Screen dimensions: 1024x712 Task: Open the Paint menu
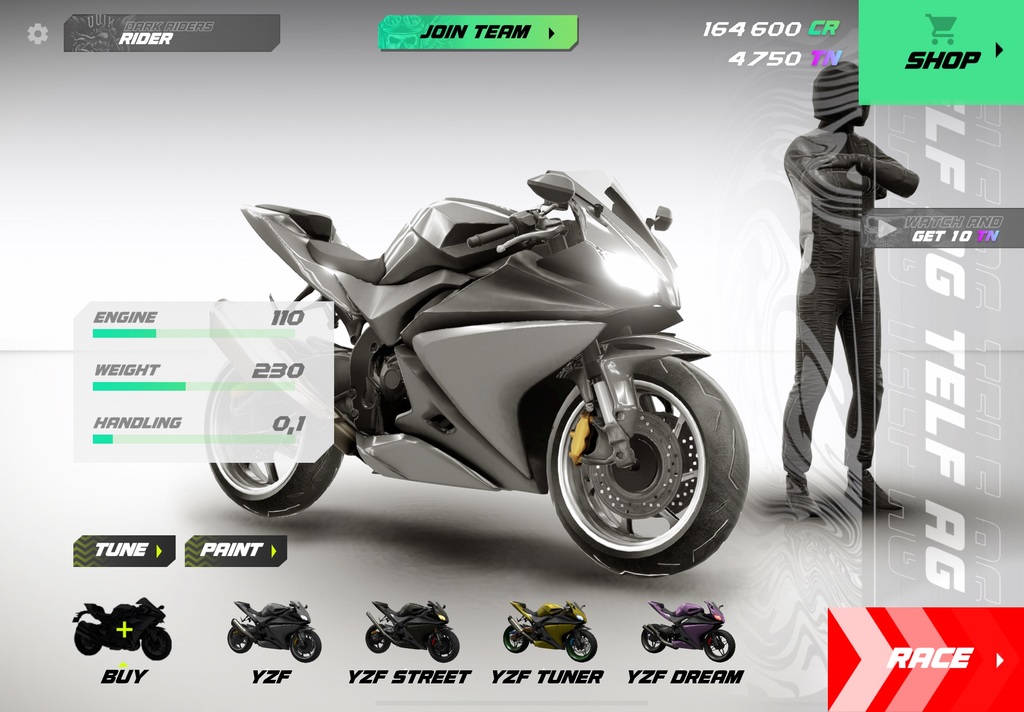[x=235, y=550]
